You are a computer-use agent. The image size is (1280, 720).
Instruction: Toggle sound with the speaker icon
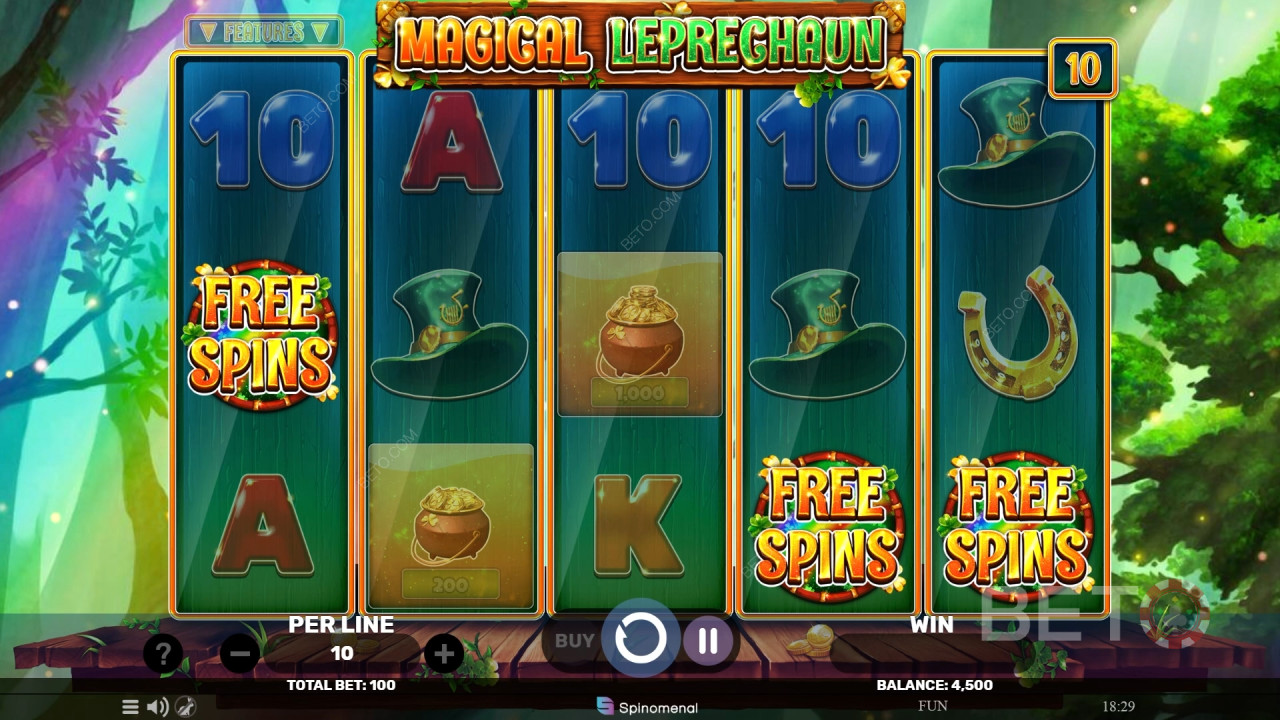point(157,707)
